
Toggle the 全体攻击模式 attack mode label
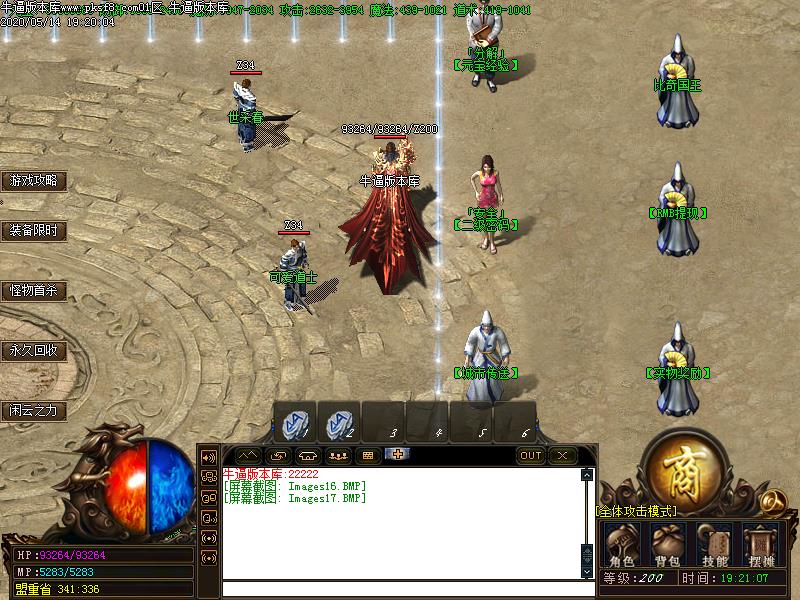[x=636, y=511]
